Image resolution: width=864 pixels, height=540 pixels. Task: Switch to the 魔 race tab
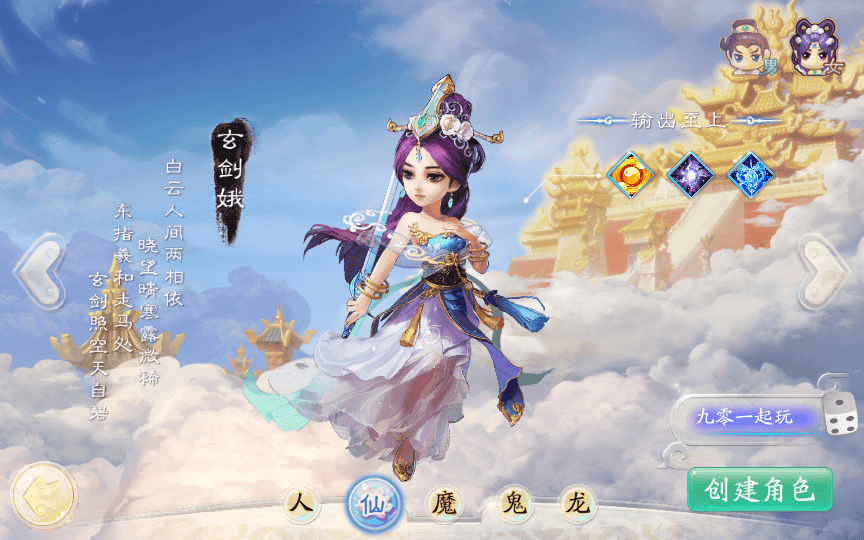(x=443, y=503)
